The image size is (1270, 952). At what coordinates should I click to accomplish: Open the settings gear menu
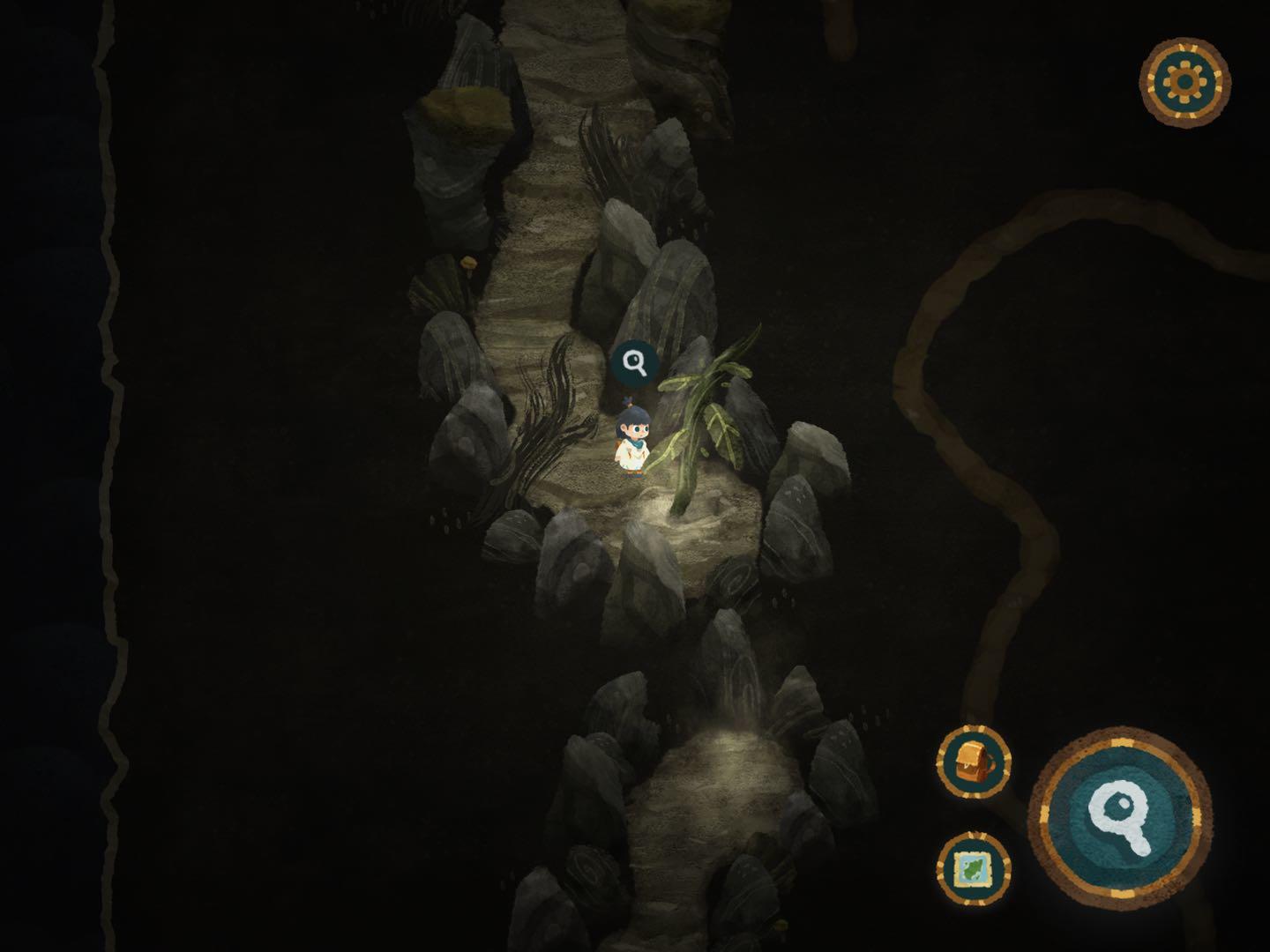tap(1184, 81)
